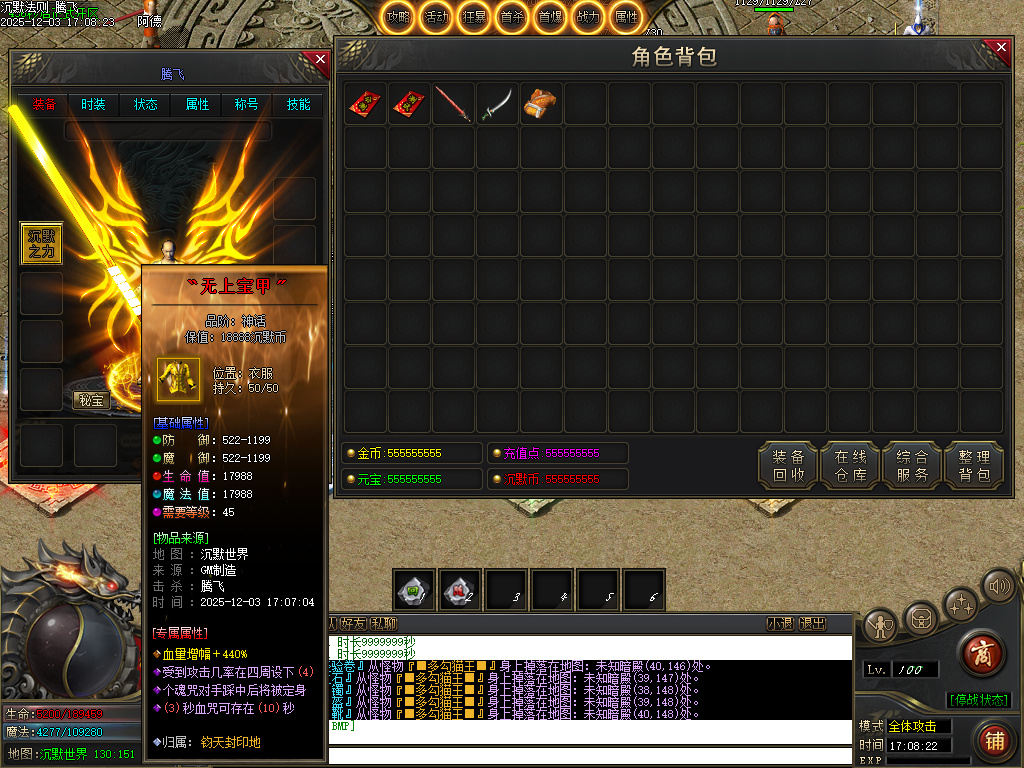The width and height of the screenshot is (1024, 768).
Task: Show the 技能 skills tab
Action: pos(298,104)
